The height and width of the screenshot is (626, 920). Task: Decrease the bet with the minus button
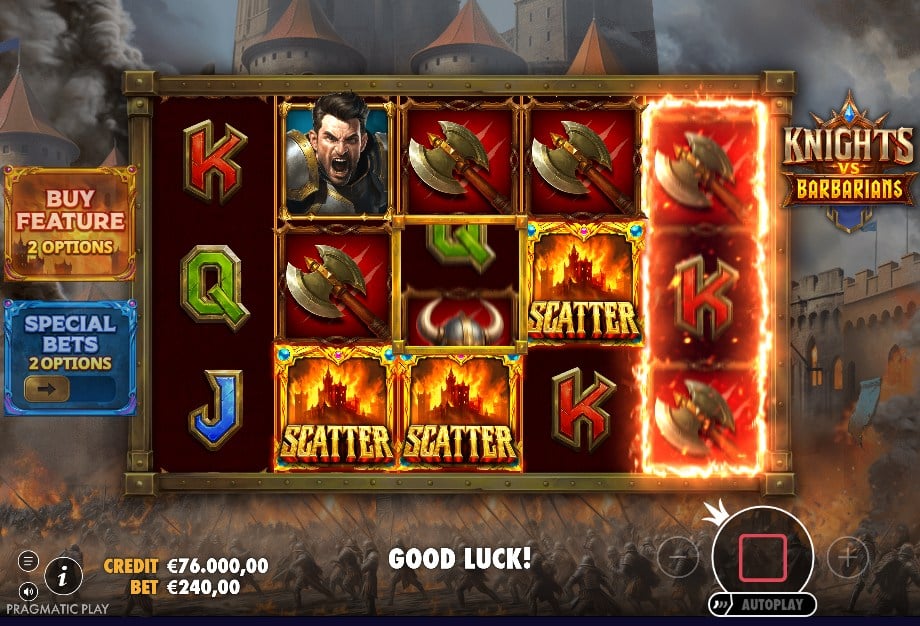click(678, 554)
